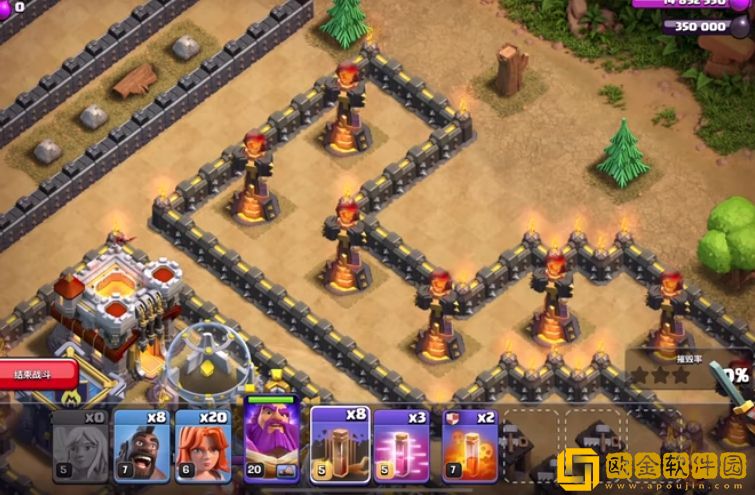This screenshot has width=755, height=495.
Task: Choose the Haste spell card
Action: pyautogui.click(x=402, y=446)
